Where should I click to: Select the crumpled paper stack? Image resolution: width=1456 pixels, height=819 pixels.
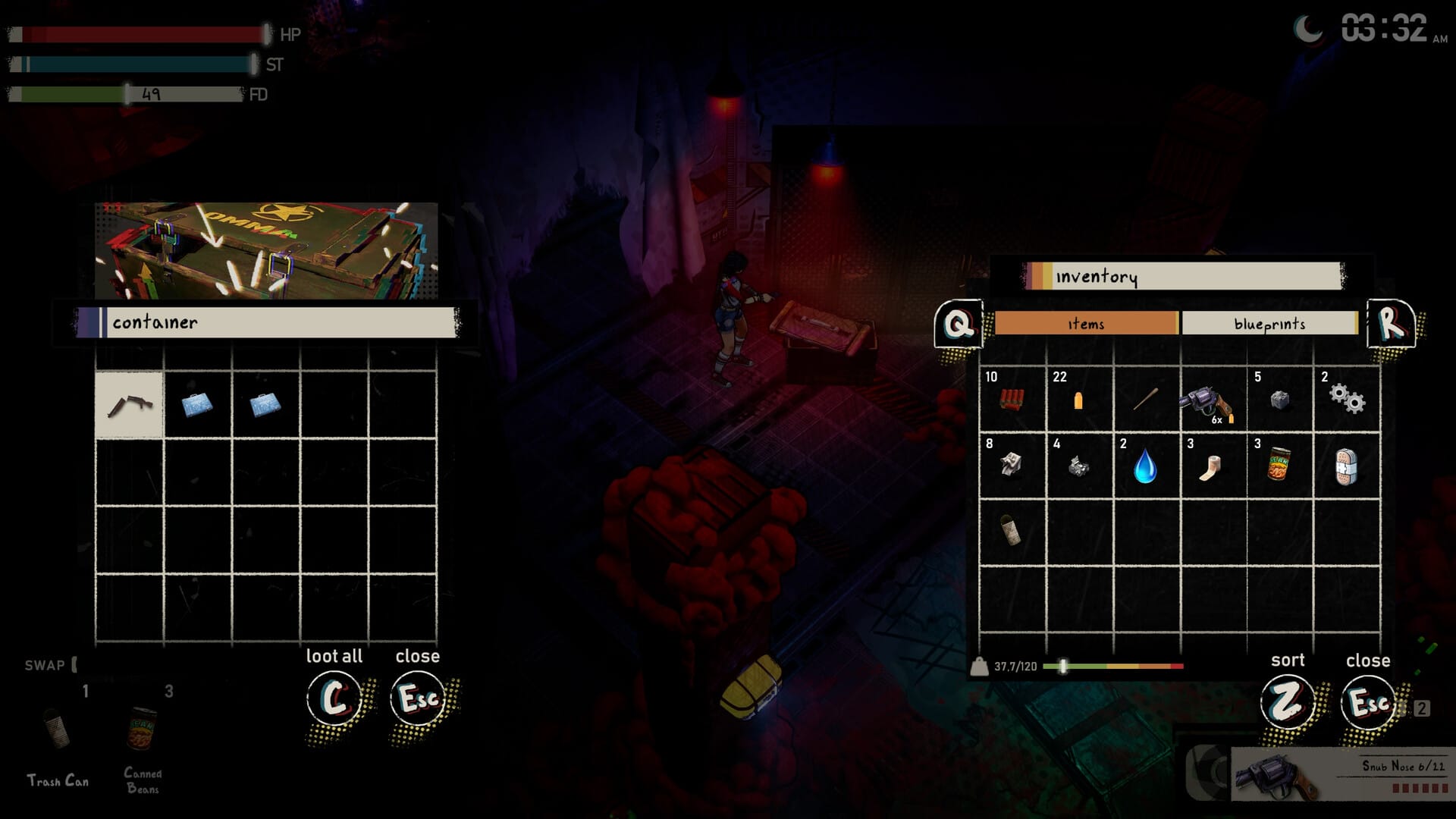pos(1078,466)
